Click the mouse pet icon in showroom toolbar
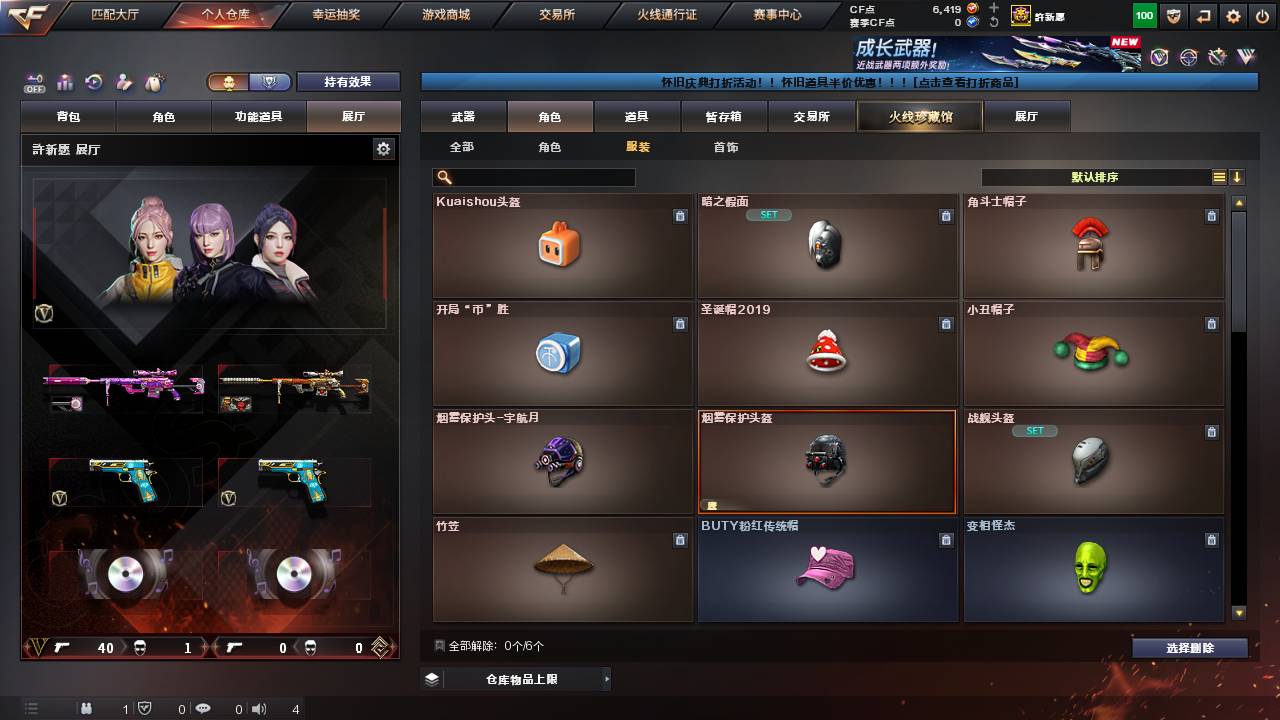Image resolution: width=1280 pixels, height=720 pixels. coord(153,82)
